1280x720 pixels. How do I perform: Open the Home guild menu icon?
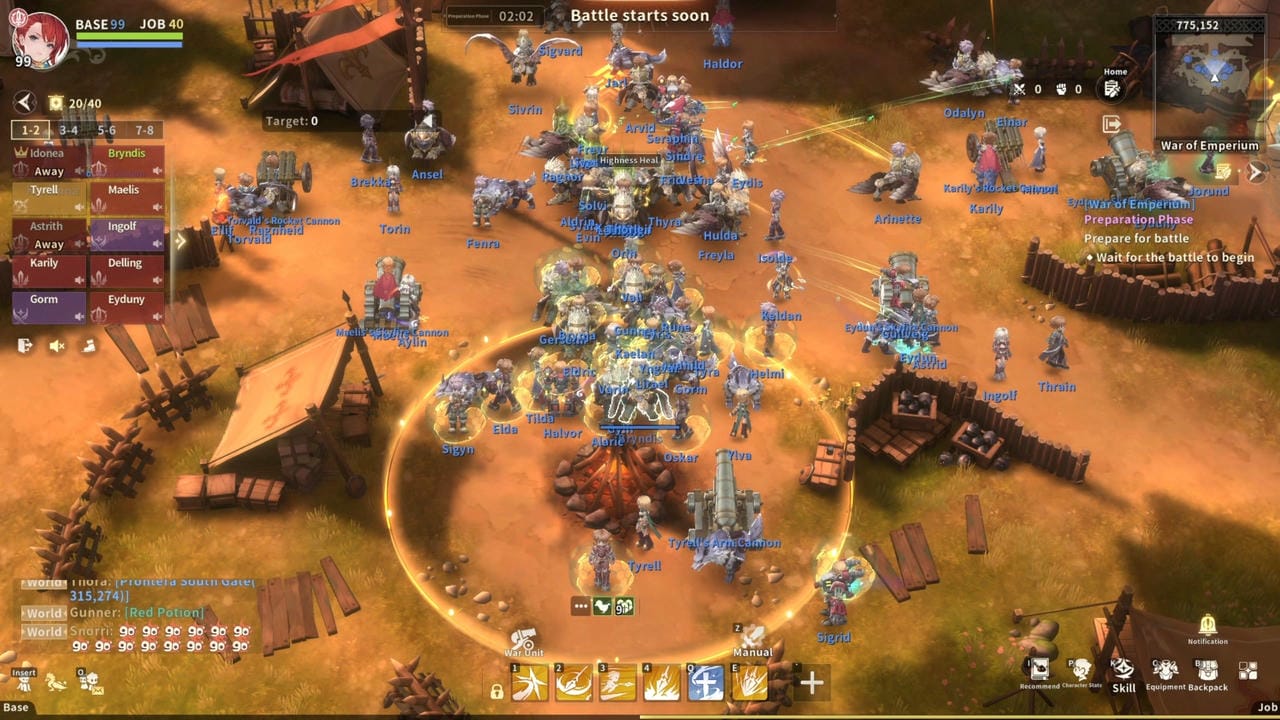pyautogui.click(x=1111, y=89)
